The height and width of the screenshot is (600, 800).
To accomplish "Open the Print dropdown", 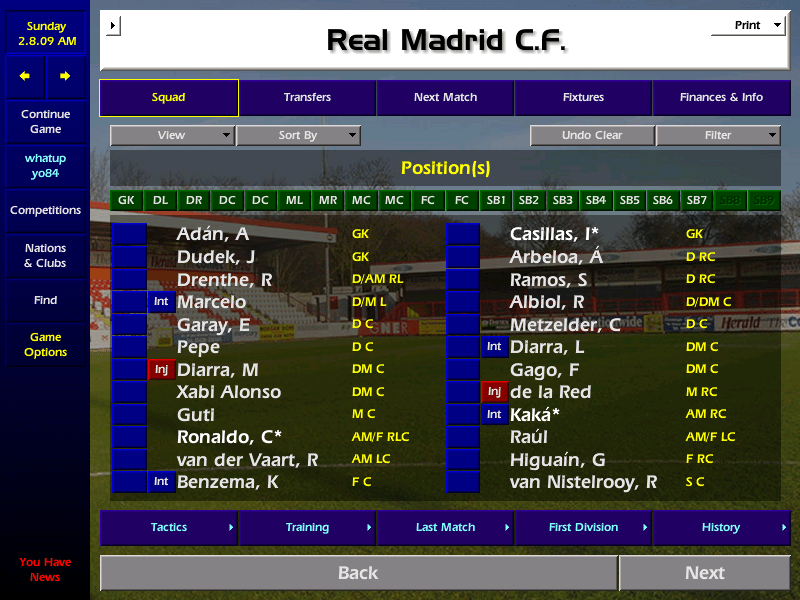I will [x=748, y=26].
